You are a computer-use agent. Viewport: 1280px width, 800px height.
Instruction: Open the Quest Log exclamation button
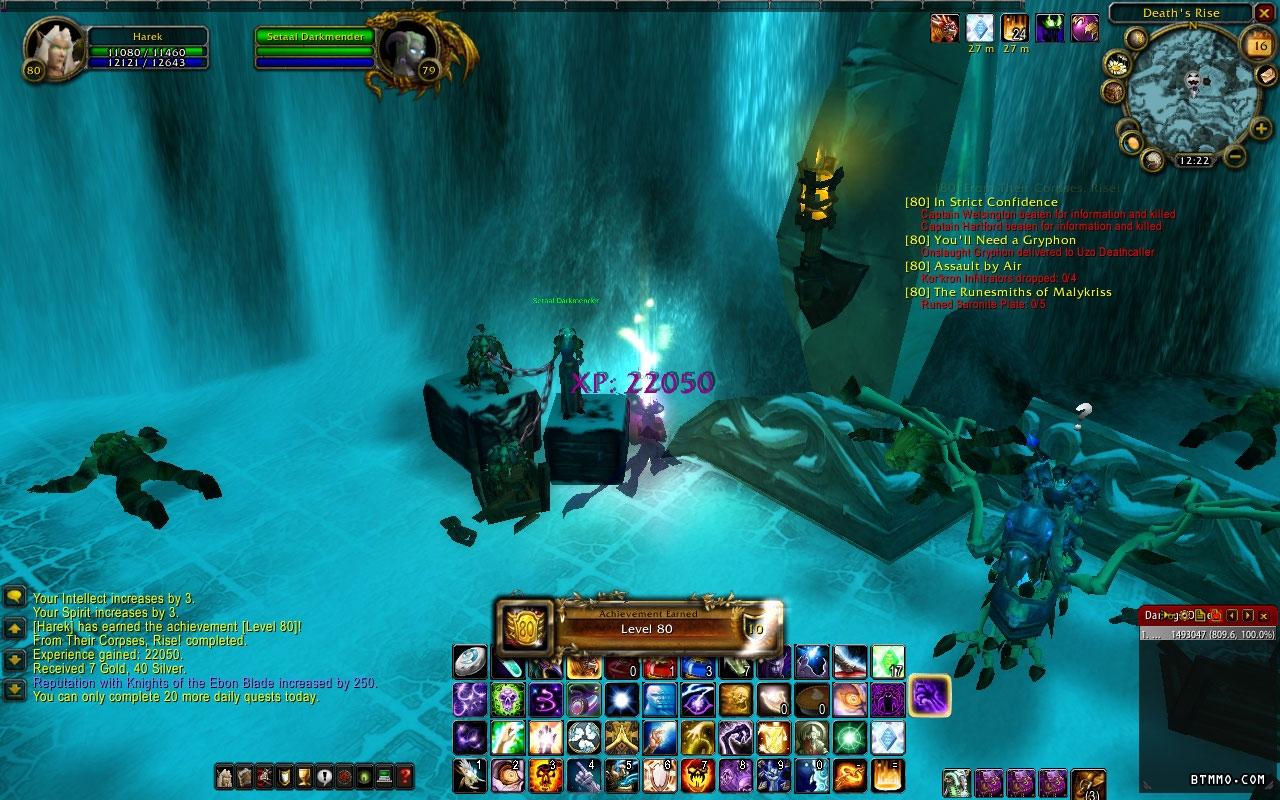click(325, 776)
